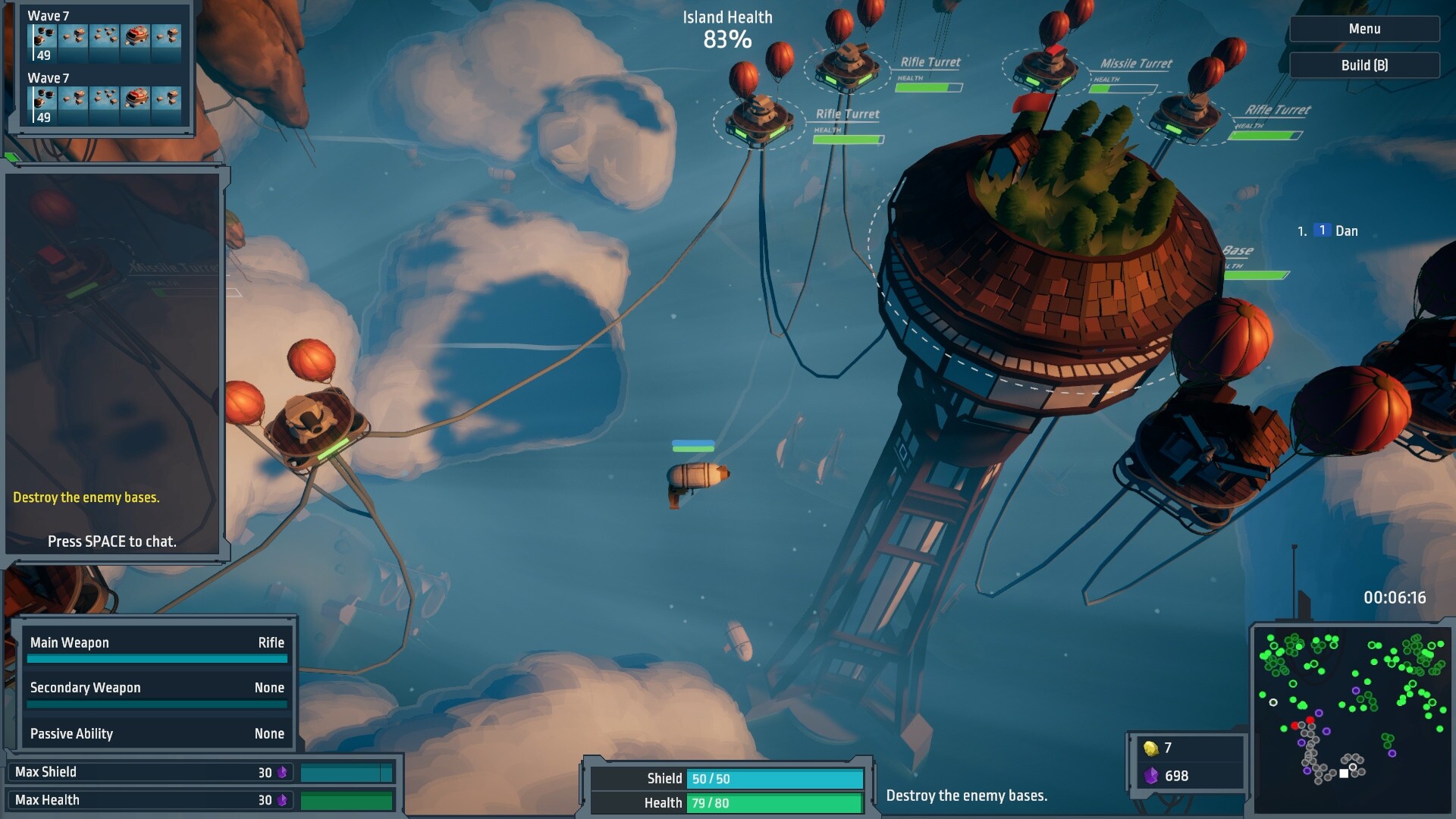Click the Destroy the enemy bases objective text
The height and width of the screenshot is (819, 1456).
coord(966,795)
